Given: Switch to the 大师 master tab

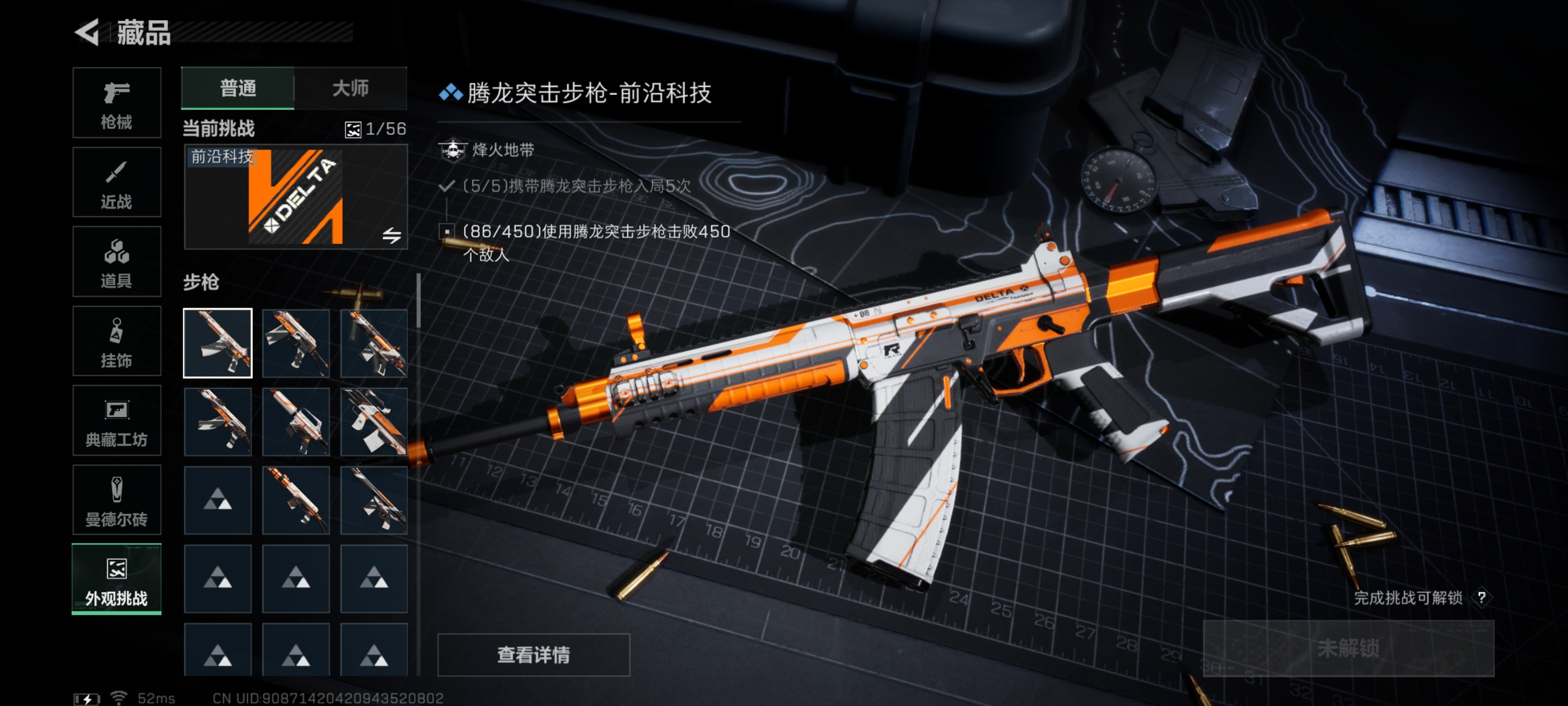Looking at the screenshot, I should click(x=351, y=89).
